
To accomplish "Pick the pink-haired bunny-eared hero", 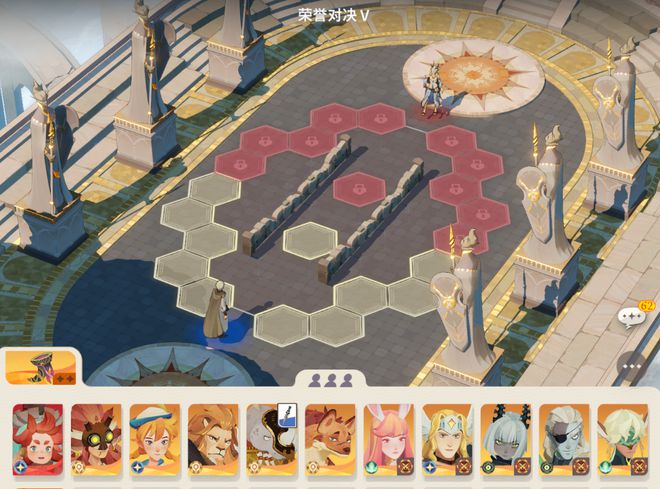I will tap(388, 437).
